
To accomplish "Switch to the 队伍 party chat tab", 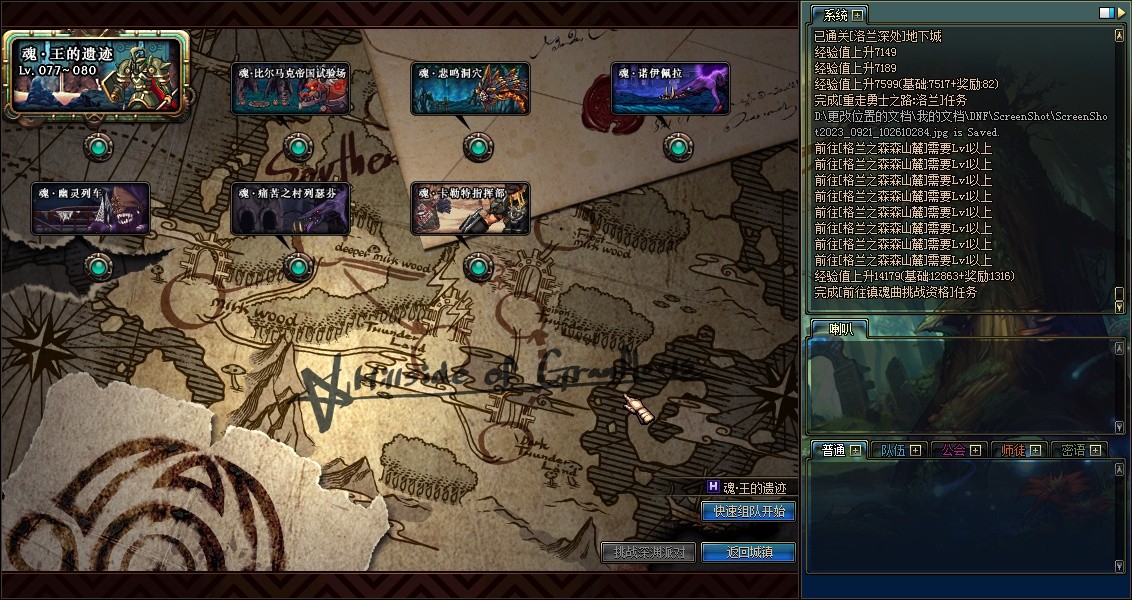I will coord(893,450).
